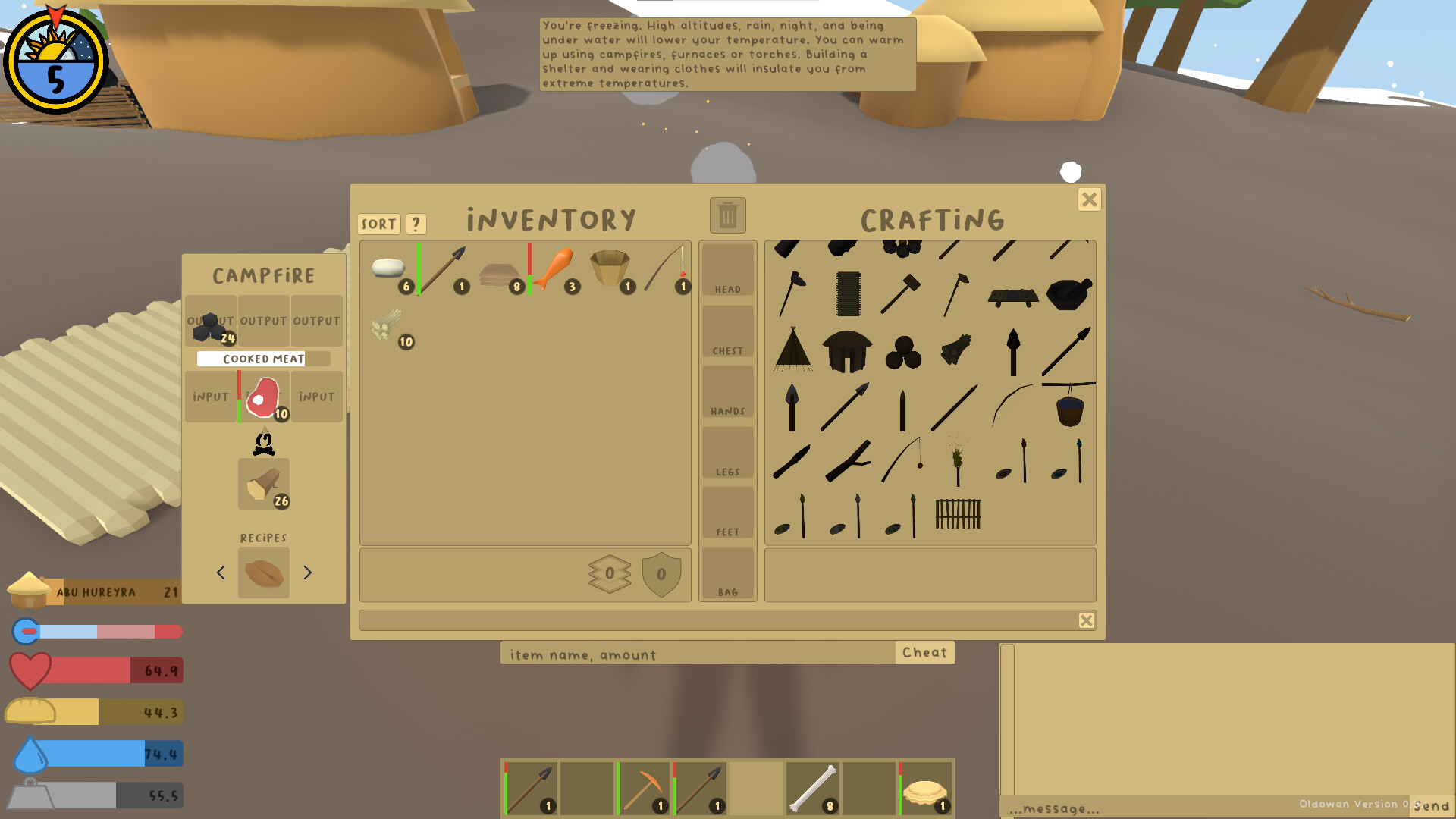Choose the mortar and pestle recipe
This screenshot has height=819, width=1456.
coord(1070,294)
